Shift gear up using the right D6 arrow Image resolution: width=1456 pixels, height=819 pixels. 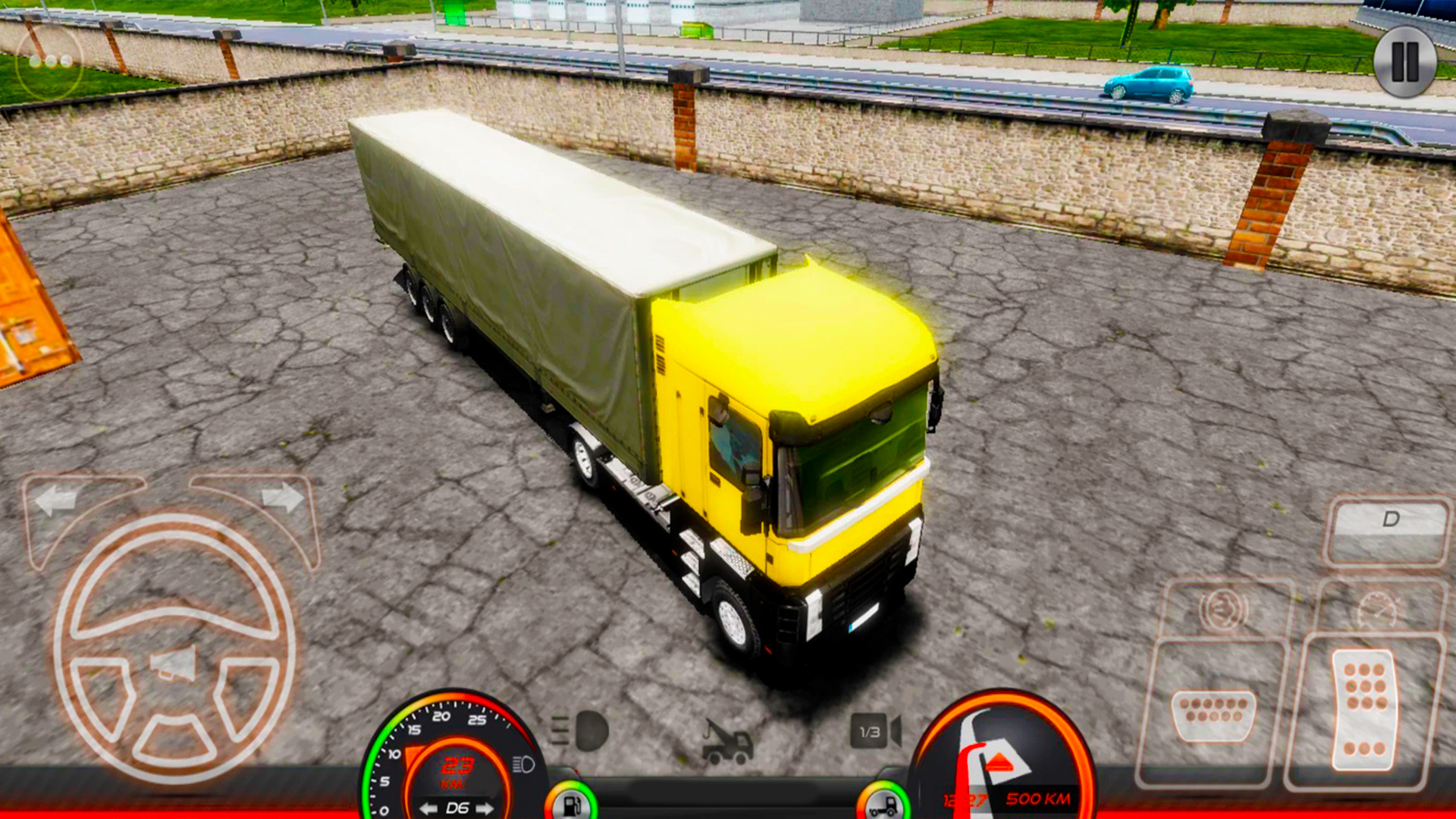point(482,808)
